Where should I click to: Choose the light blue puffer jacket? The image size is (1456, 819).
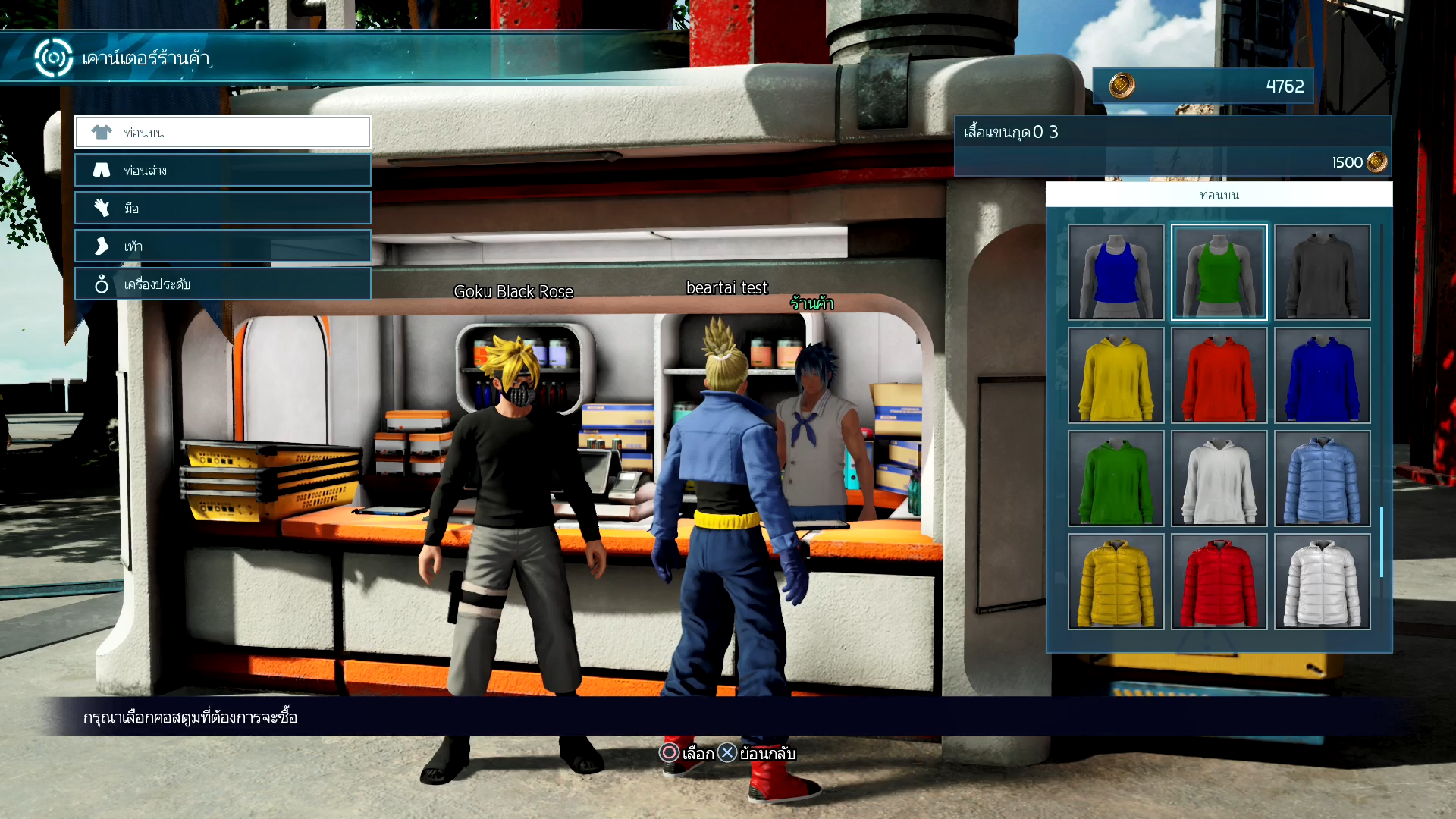1322,479
